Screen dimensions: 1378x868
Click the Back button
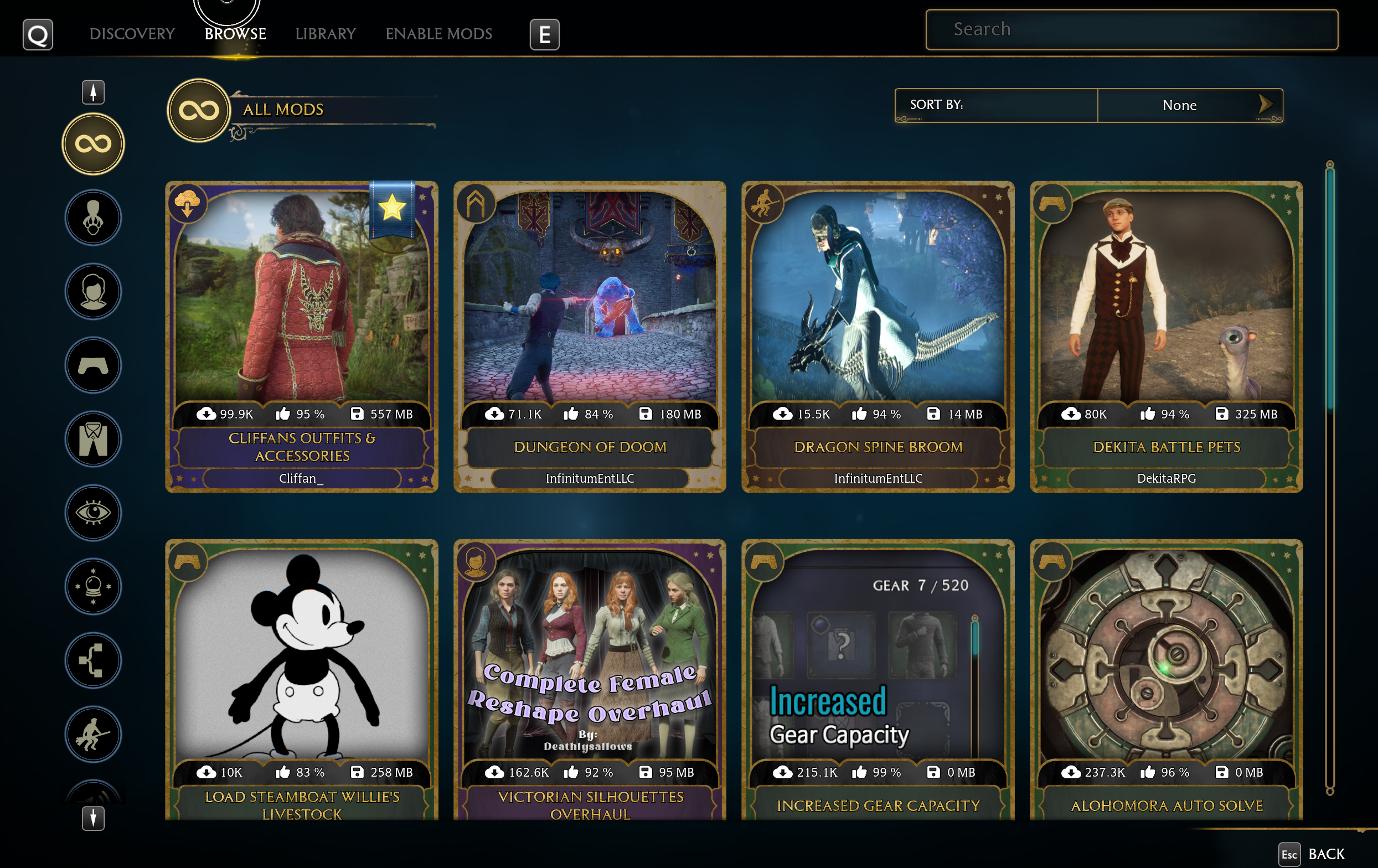pos(1313,854)
